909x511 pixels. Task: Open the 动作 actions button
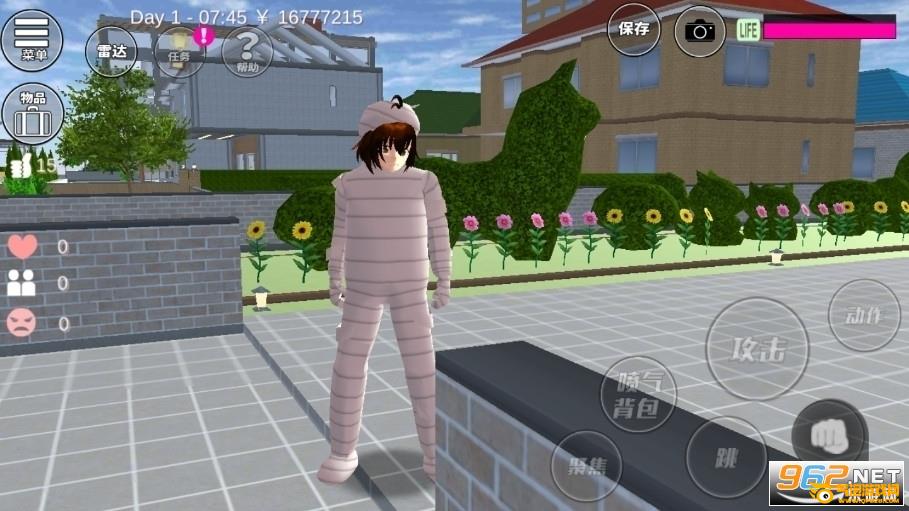(864, 315)
